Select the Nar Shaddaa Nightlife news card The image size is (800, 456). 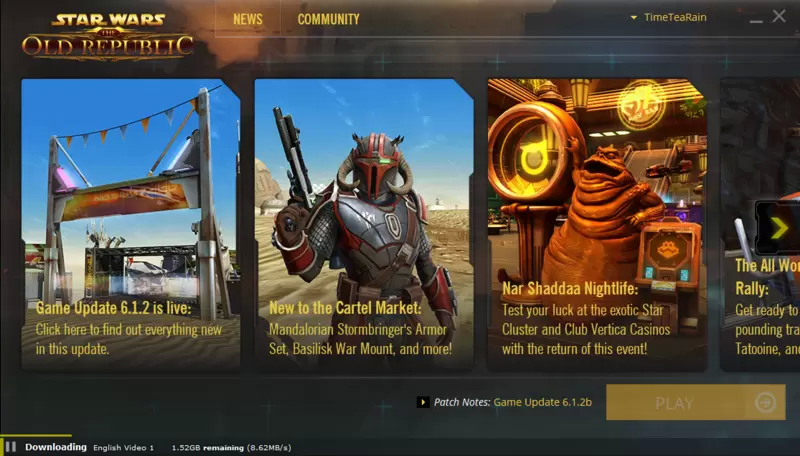596,224
